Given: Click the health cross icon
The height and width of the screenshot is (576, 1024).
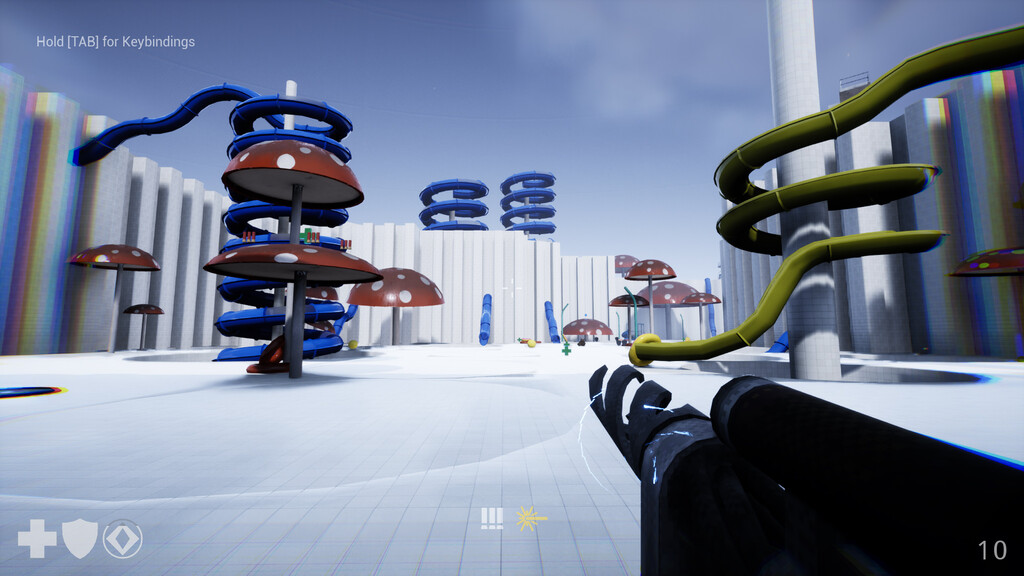Looking at the screenshot, I should click(x=37, y=539).
